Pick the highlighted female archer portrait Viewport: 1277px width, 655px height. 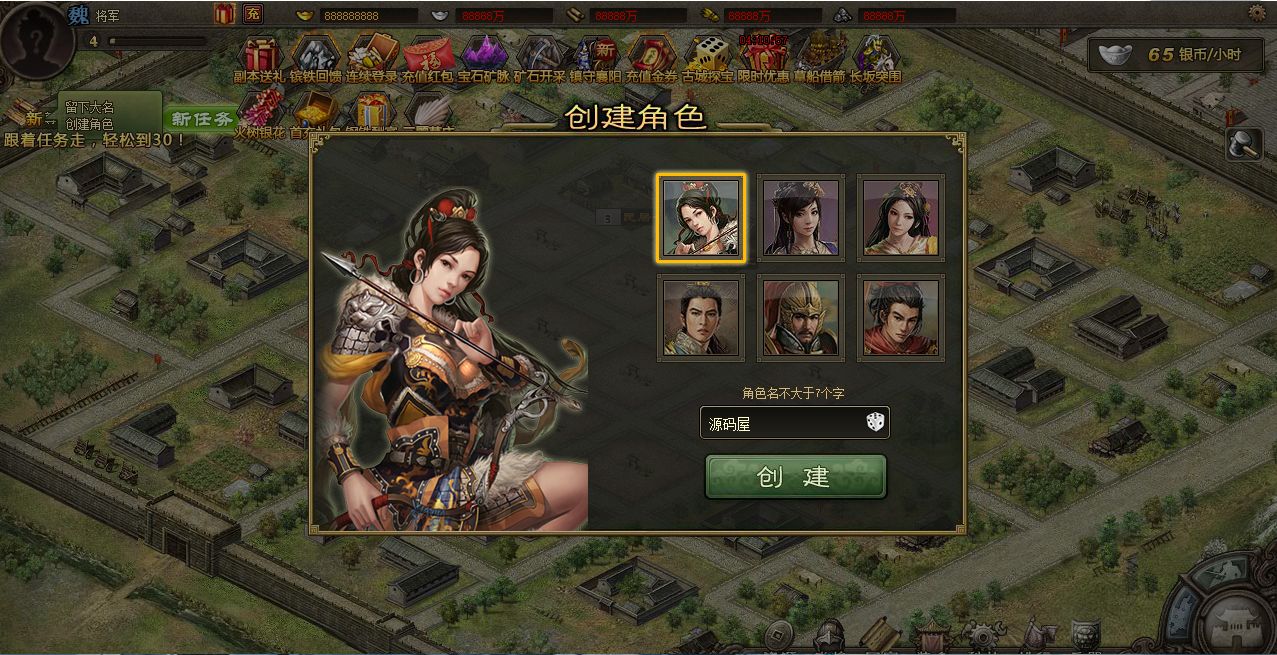701,218
